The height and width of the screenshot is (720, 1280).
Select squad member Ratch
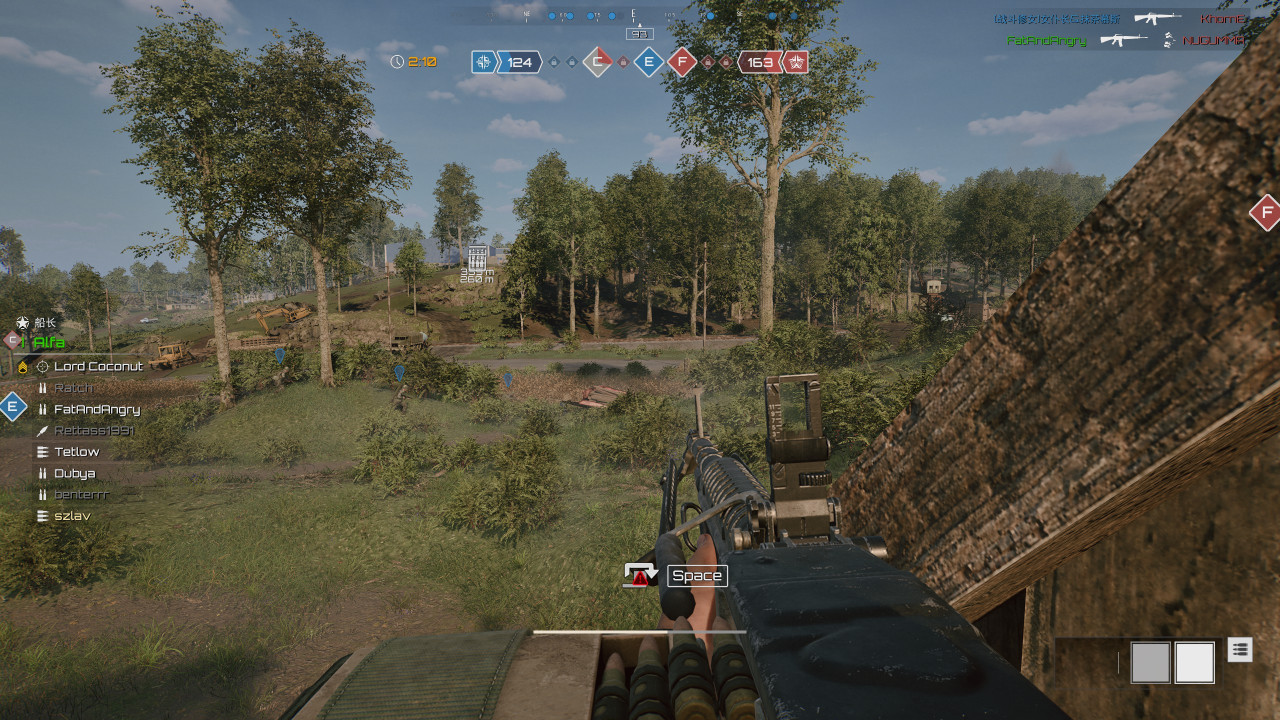point(73,388)
